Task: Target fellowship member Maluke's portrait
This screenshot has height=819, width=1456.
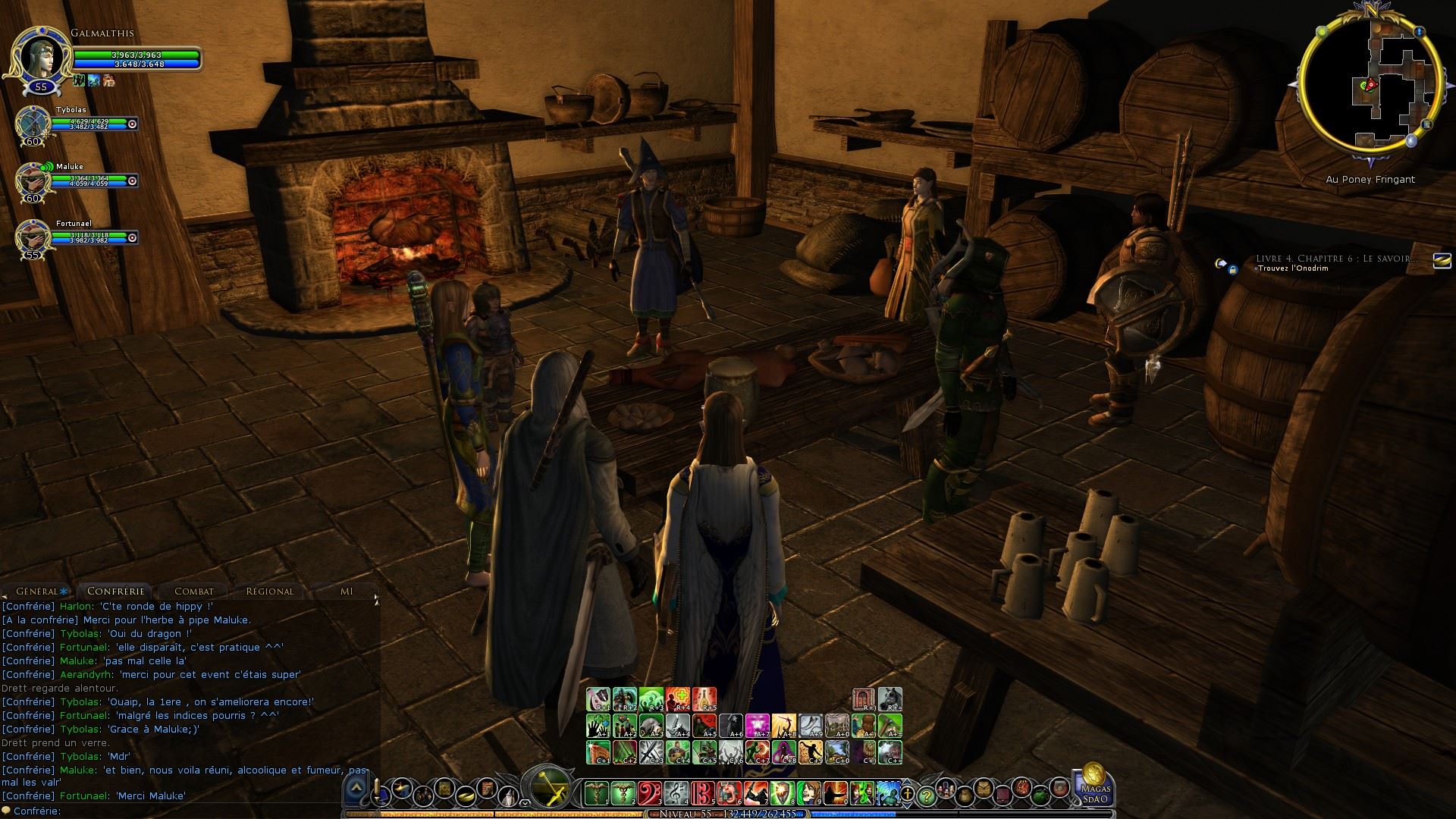Action: (33, 180)
